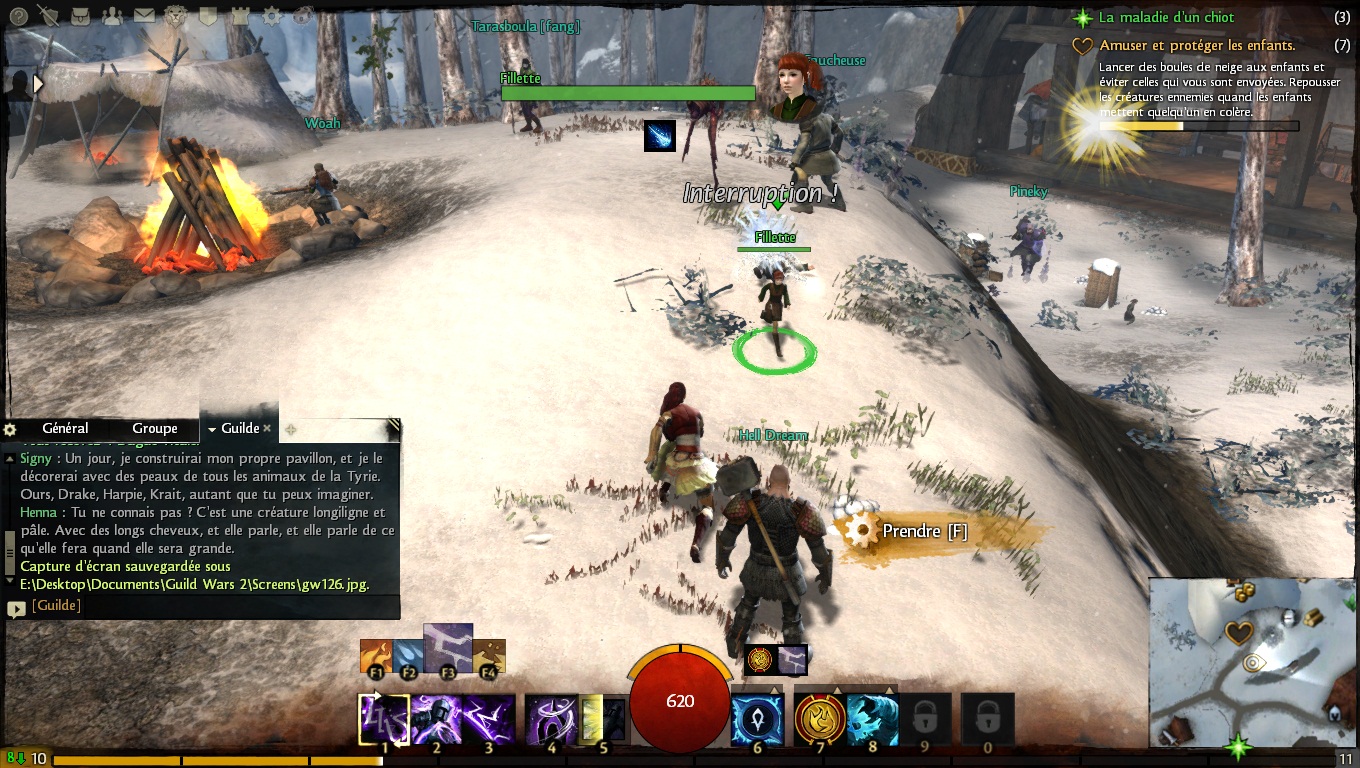Open the gear options menu in top bar
This screenshot has height=768, width=1360.
[272, 15]
